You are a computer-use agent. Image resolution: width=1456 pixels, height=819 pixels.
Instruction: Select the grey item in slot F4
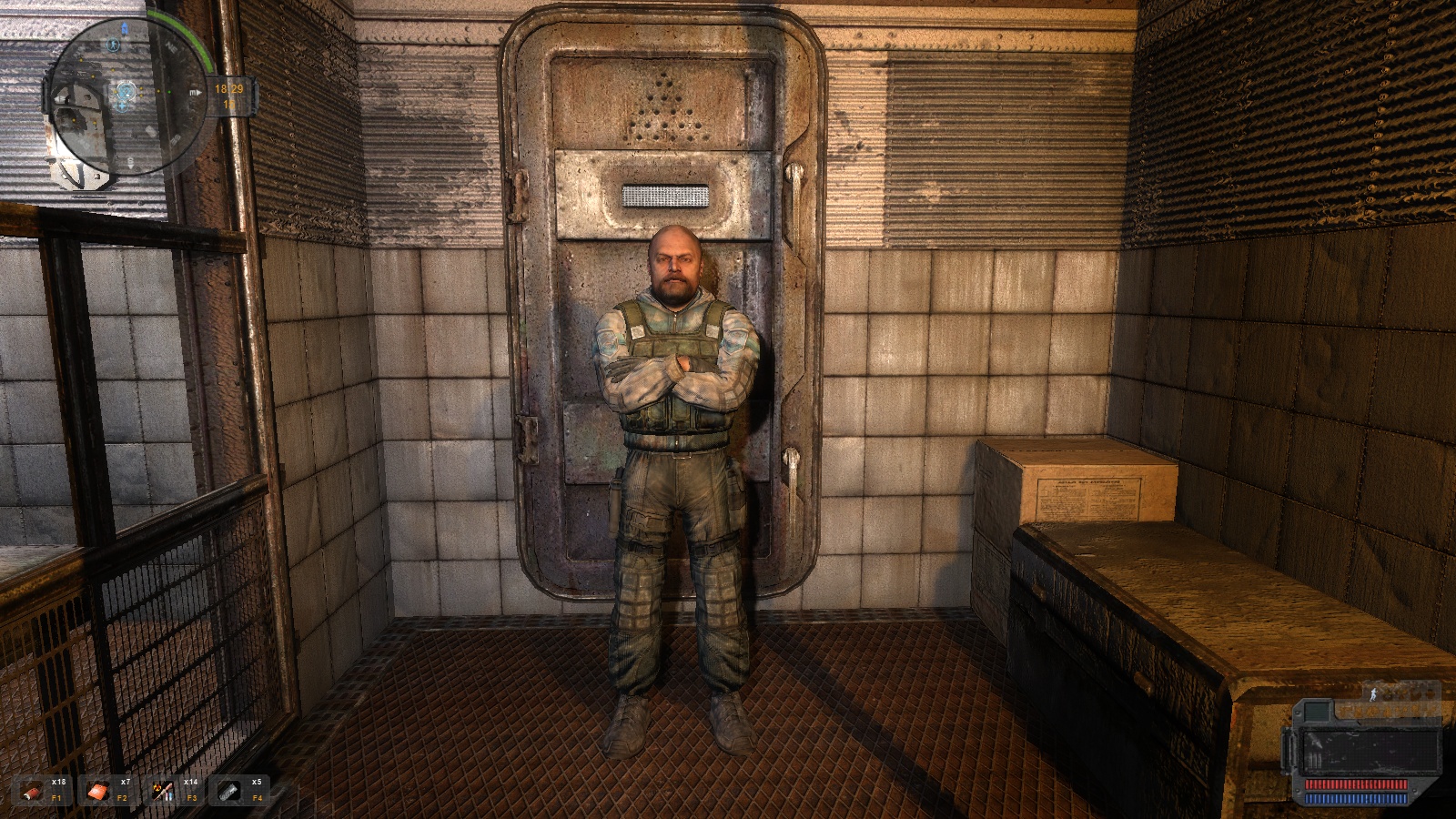tap(229, 792)
